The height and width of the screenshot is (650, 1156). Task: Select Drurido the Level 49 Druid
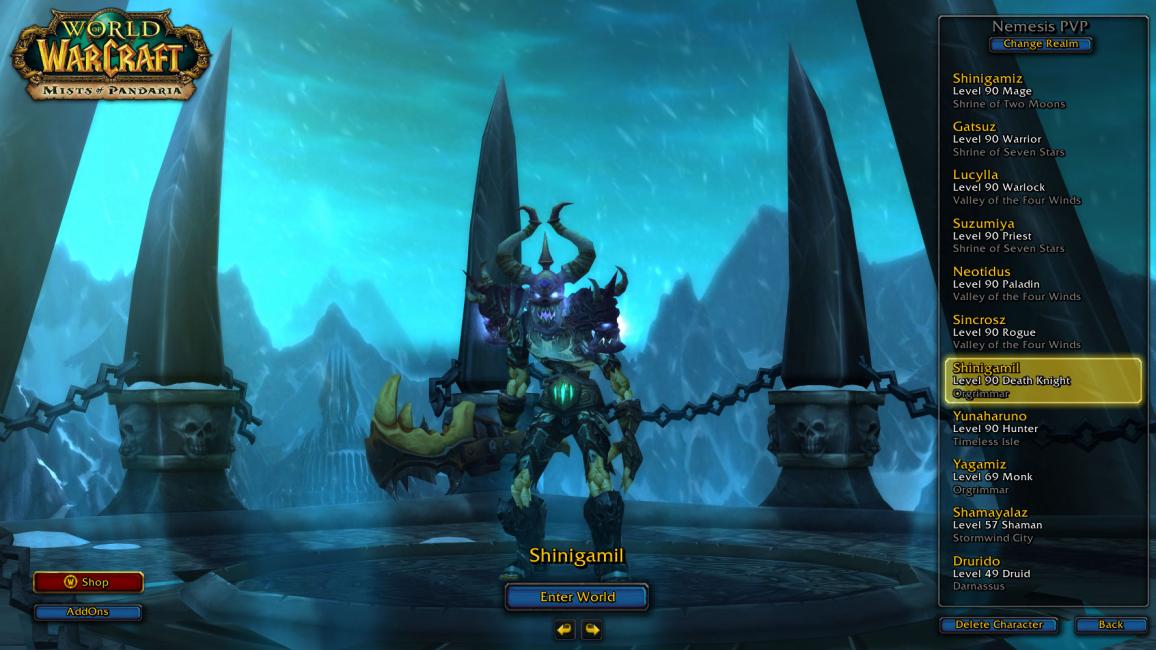coord(1040,573)
